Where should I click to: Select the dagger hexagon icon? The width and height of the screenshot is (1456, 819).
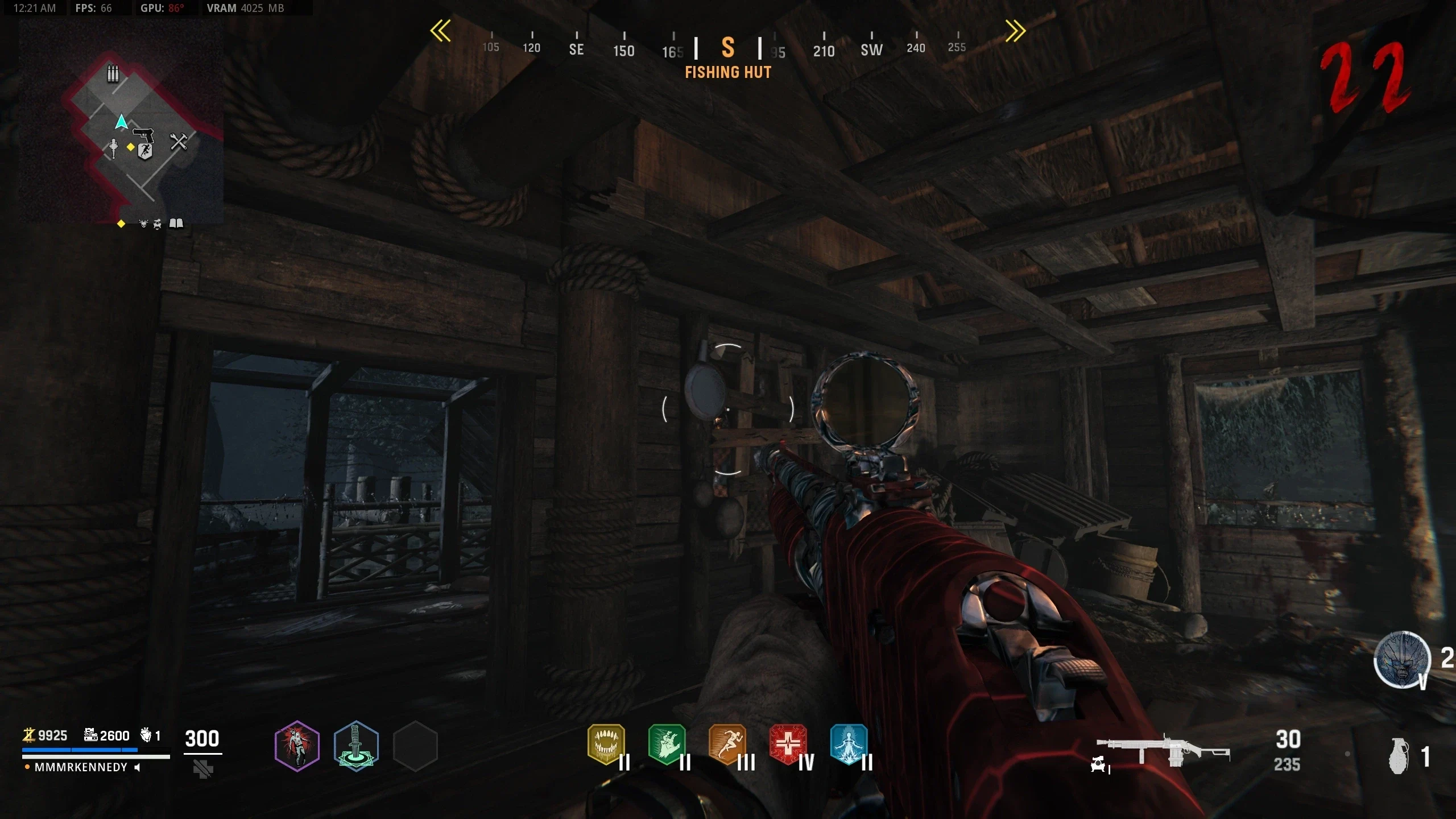tap(356, 746)
